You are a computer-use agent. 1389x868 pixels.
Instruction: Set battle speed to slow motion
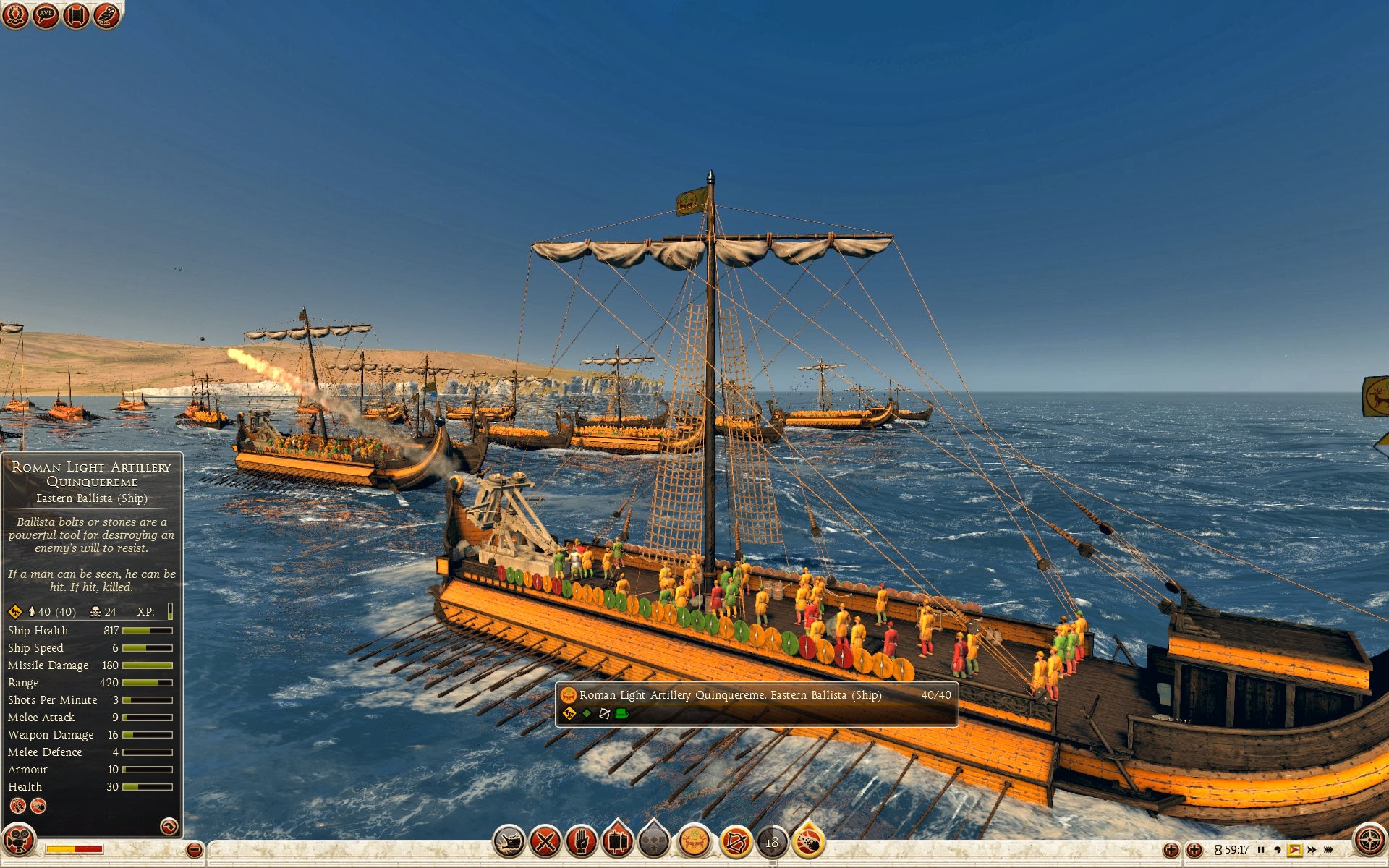pyautogui.click(x=1278, y=850)
